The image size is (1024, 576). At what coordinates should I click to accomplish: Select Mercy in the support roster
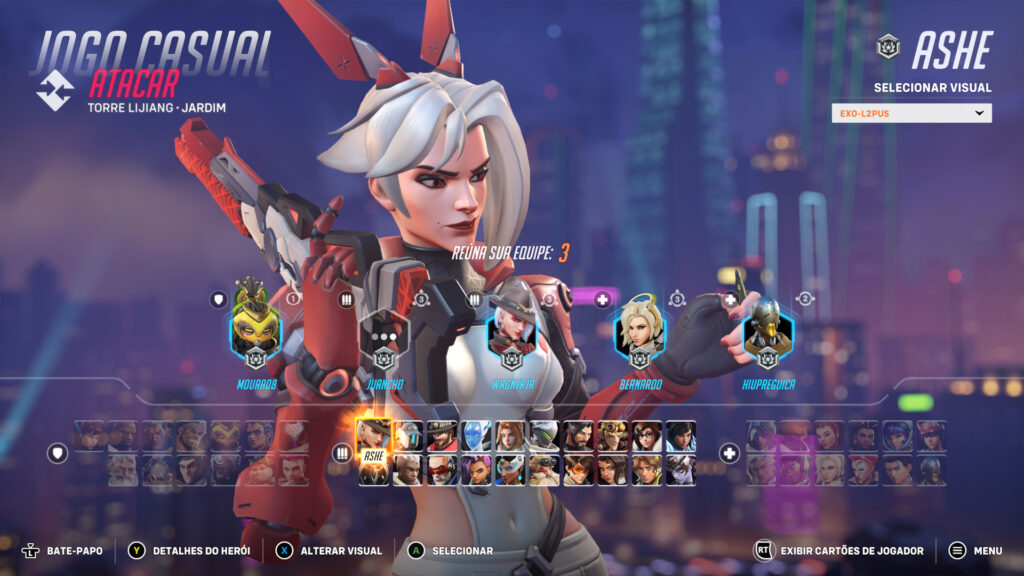point(830,470)
